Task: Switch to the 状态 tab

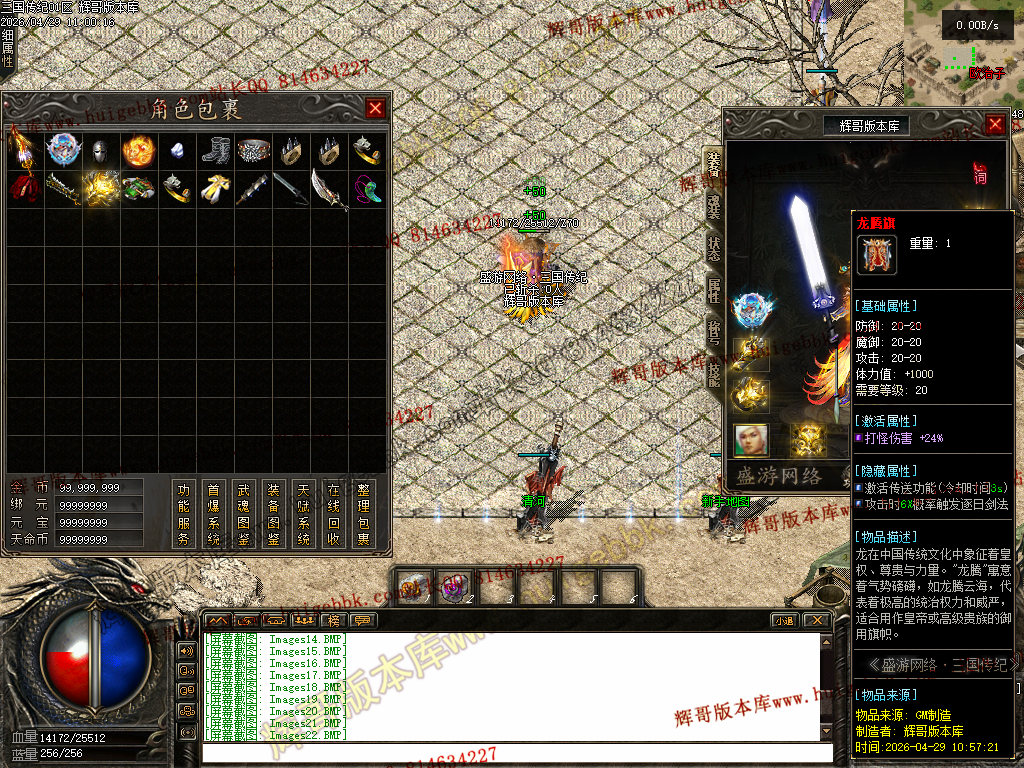Action: pyautogui.click(x=713, y=248)
